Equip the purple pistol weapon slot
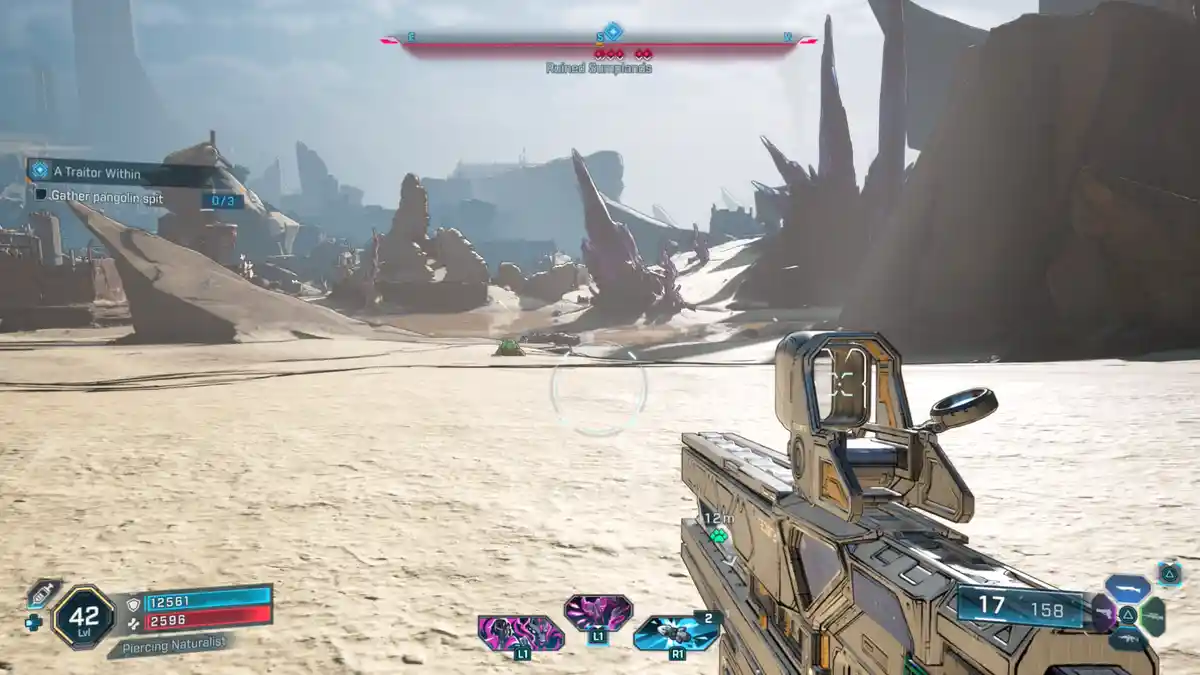 1103,614
